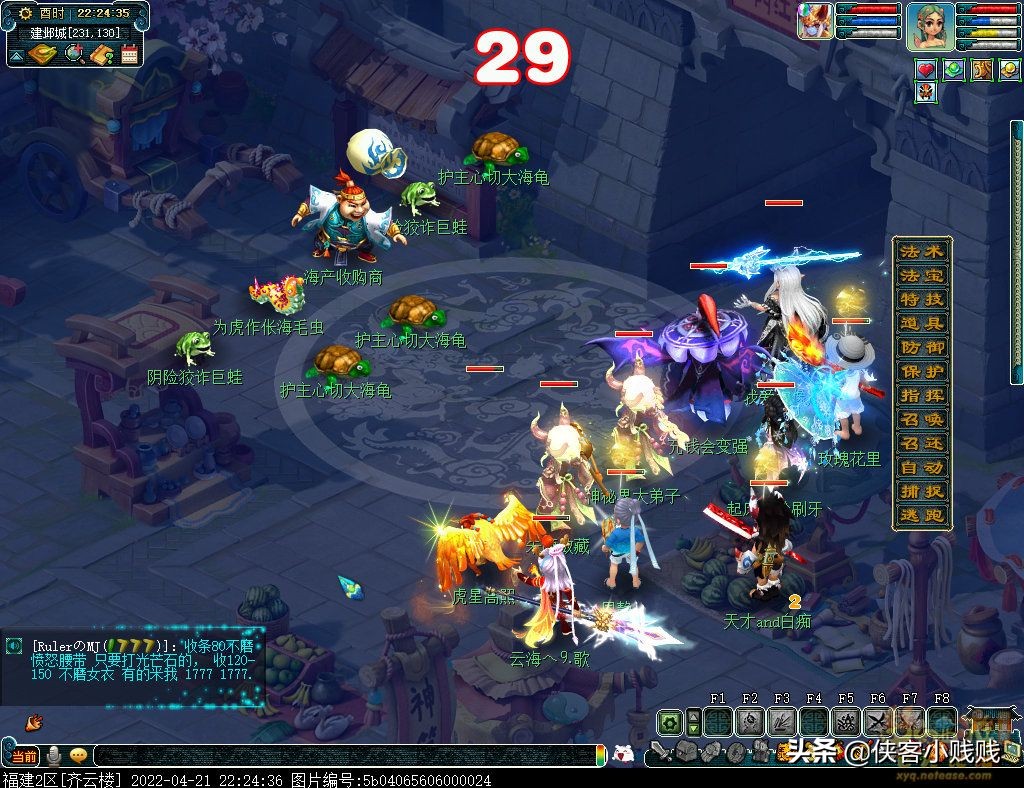The width and height of the screenshot is (1024, 788).
Task: Click the green-haired character portrait
Action: coord(929,26)
